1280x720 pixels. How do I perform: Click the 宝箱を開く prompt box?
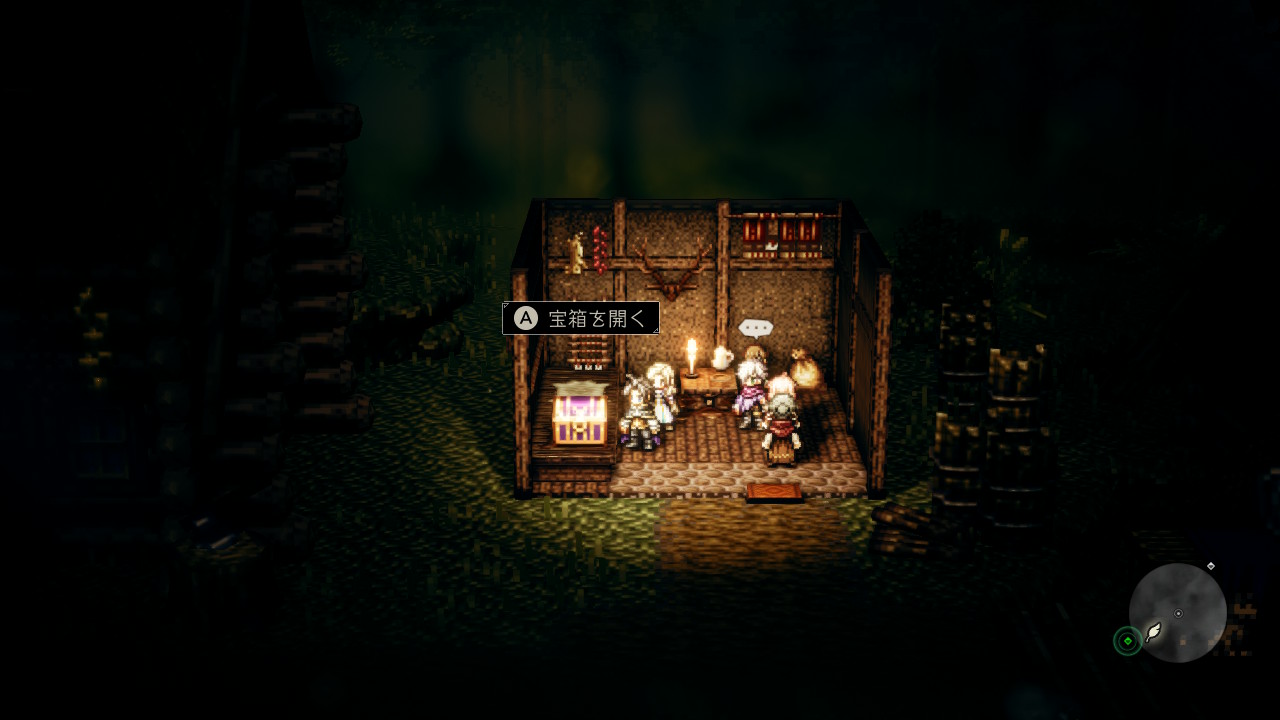(581, 318)
